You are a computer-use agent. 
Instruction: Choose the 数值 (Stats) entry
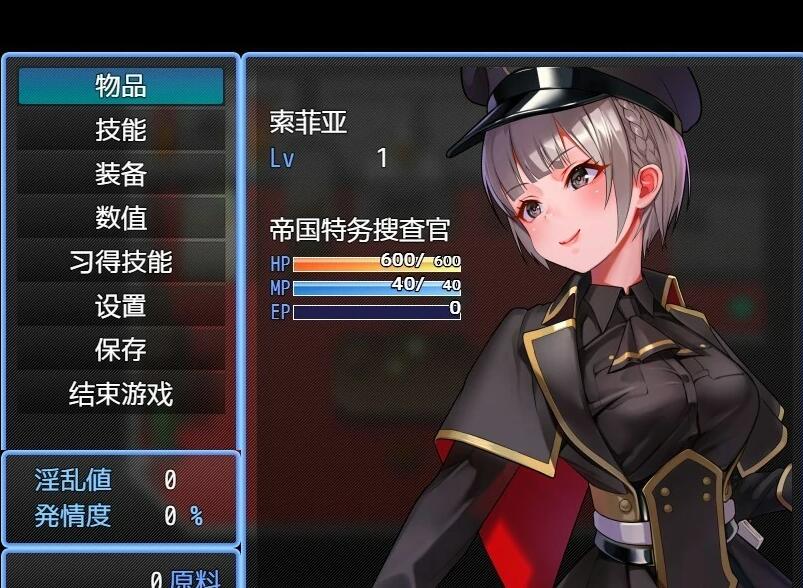click(121, 218)
